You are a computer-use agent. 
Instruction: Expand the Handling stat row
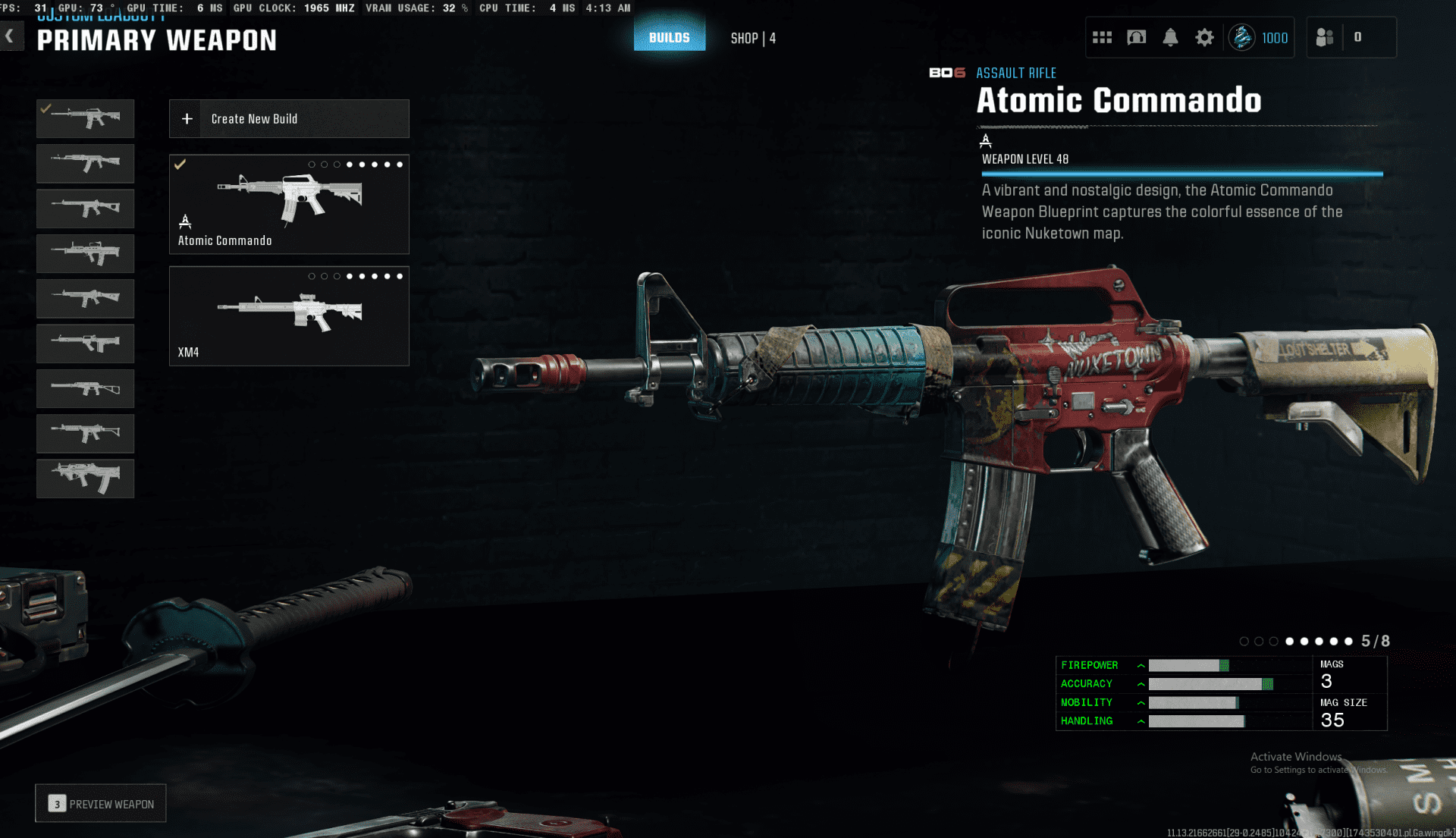[x=1141, y=721]
